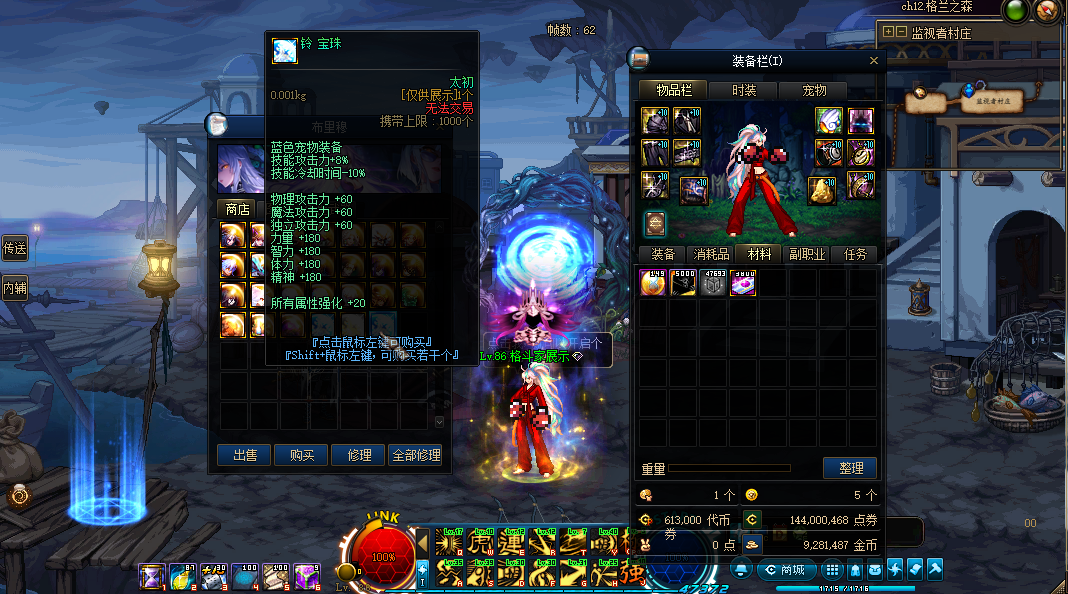Open the 副职业 sub-profession tab
Image resolution: width=1068 pixels, height=594 pixels.
pyautogui.click(x=807, y=254)
